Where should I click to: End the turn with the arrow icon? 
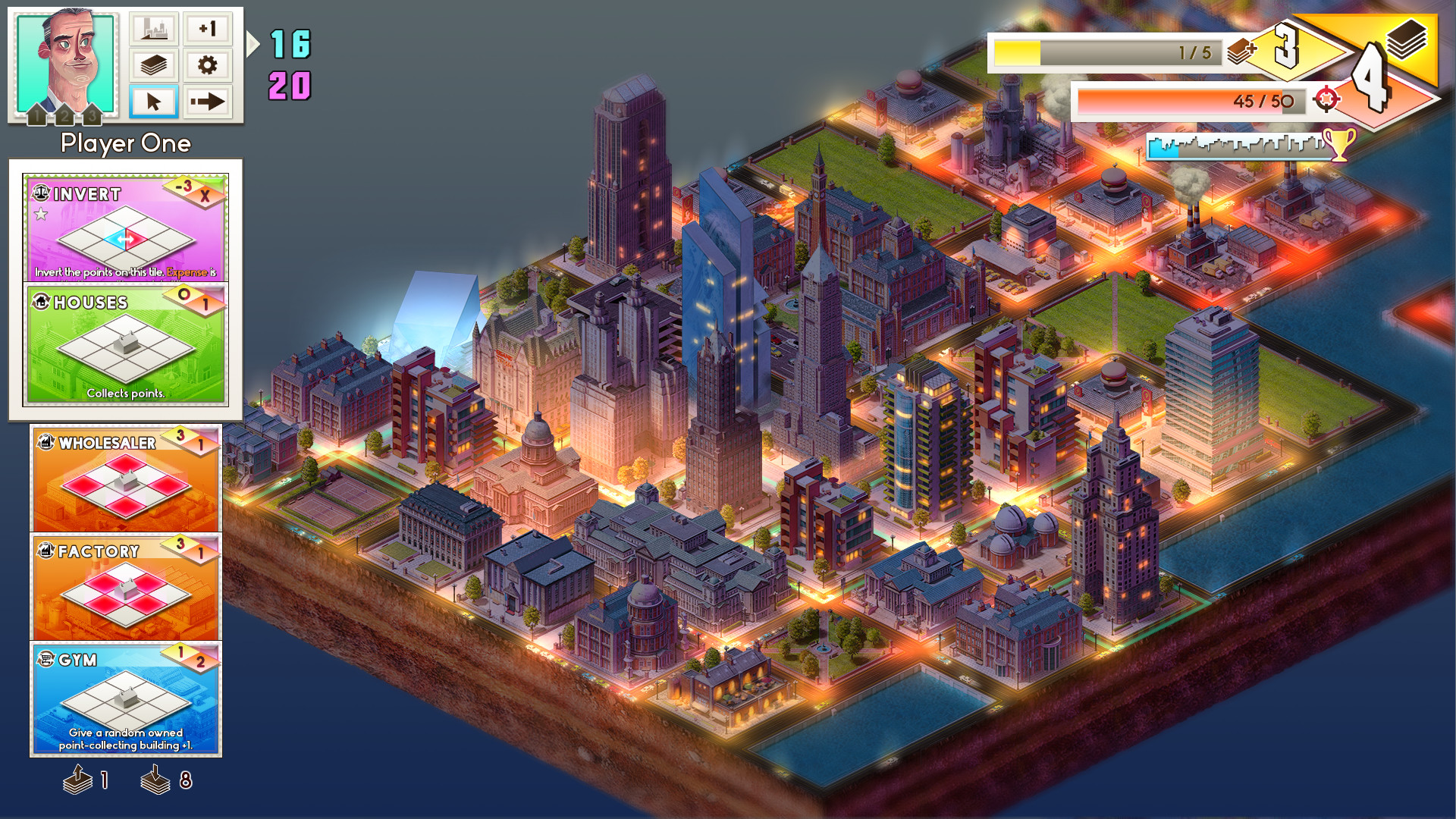point(208,100)
